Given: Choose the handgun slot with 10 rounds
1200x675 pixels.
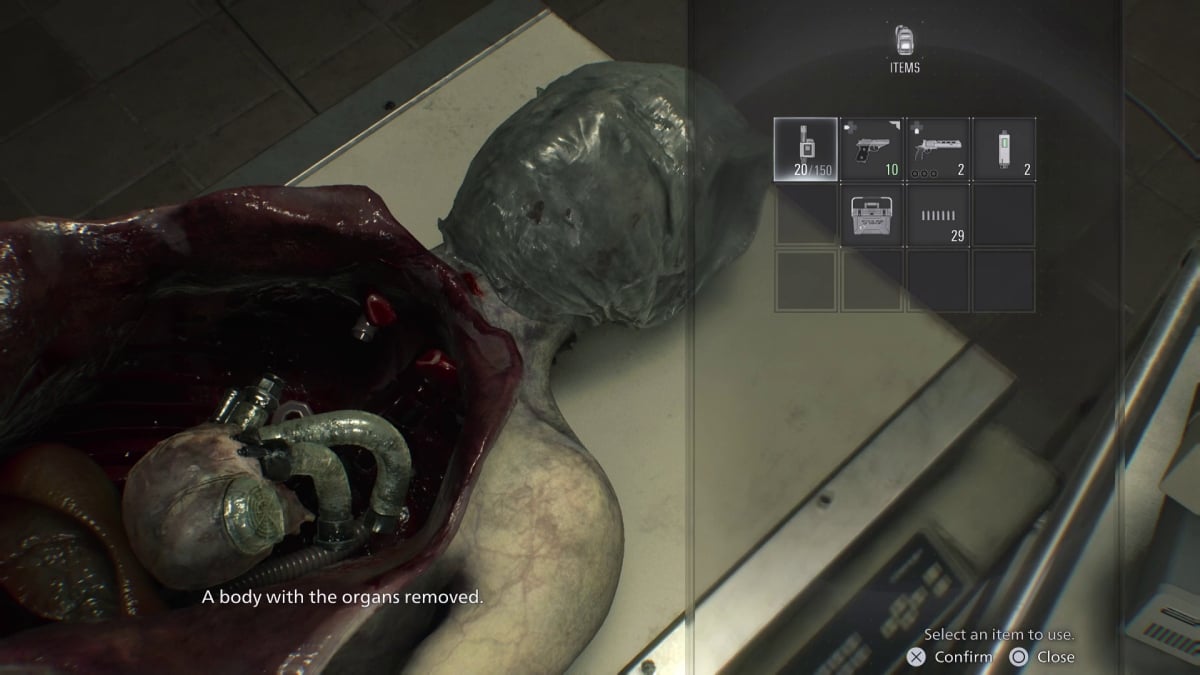Looking at the screenshot, I should (x=872, y=149).
